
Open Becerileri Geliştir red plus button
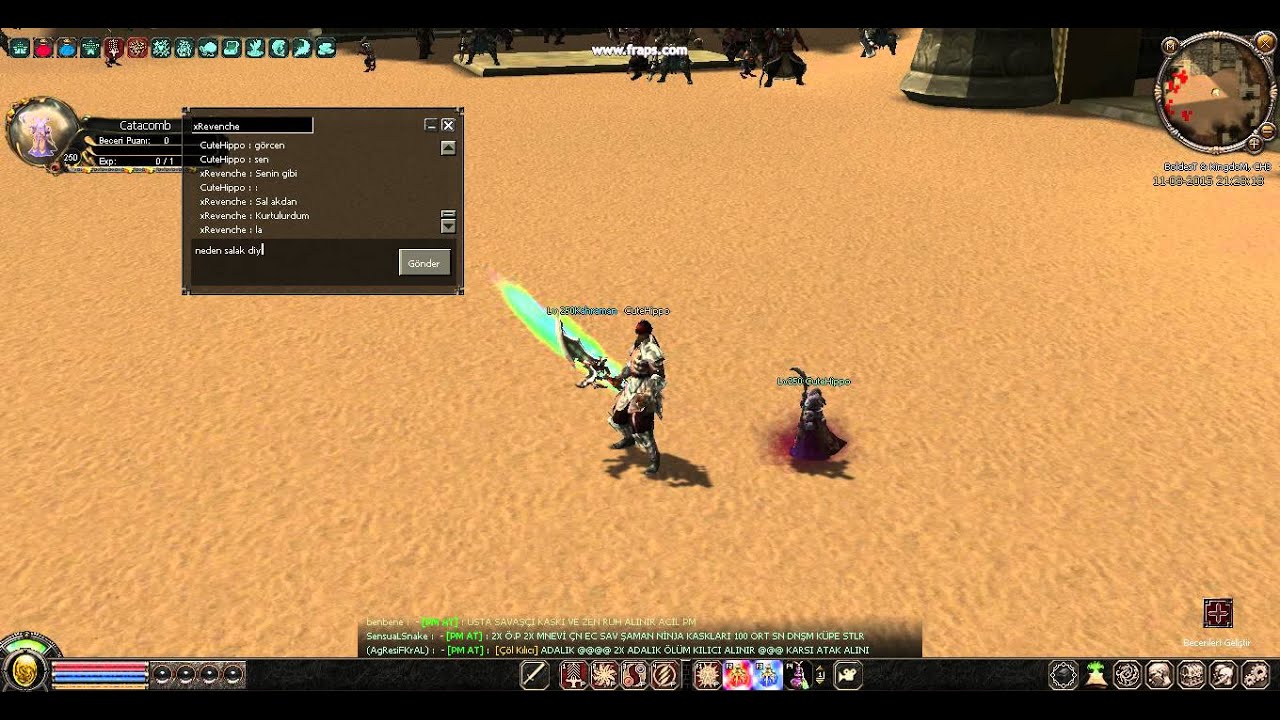(x=1217, y=613)
